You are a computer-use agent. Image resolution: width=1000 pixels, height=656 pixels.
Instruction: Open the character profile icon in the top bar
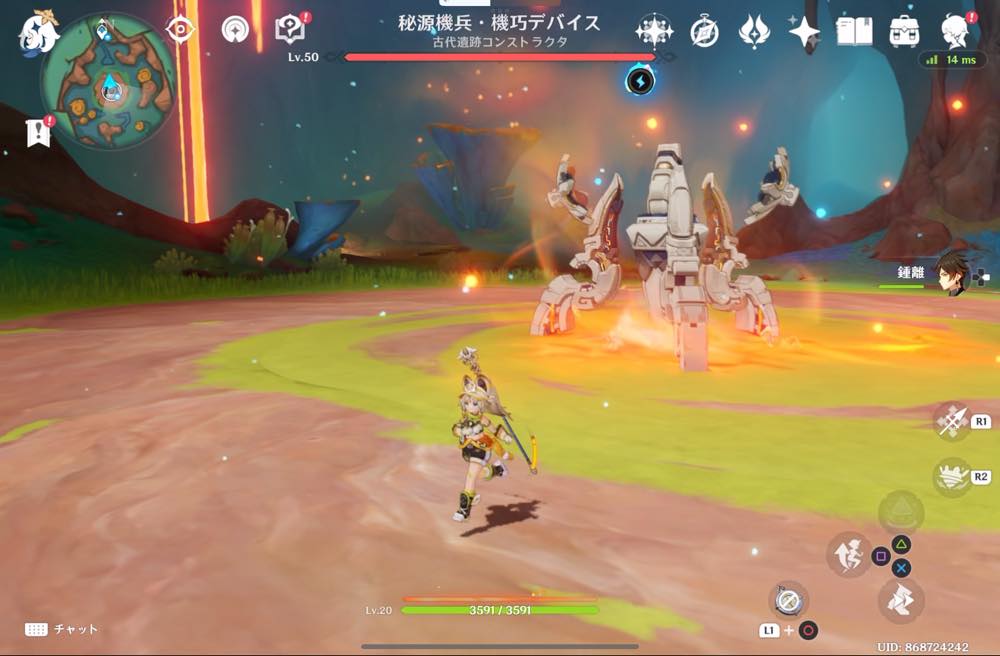point(954,32)
